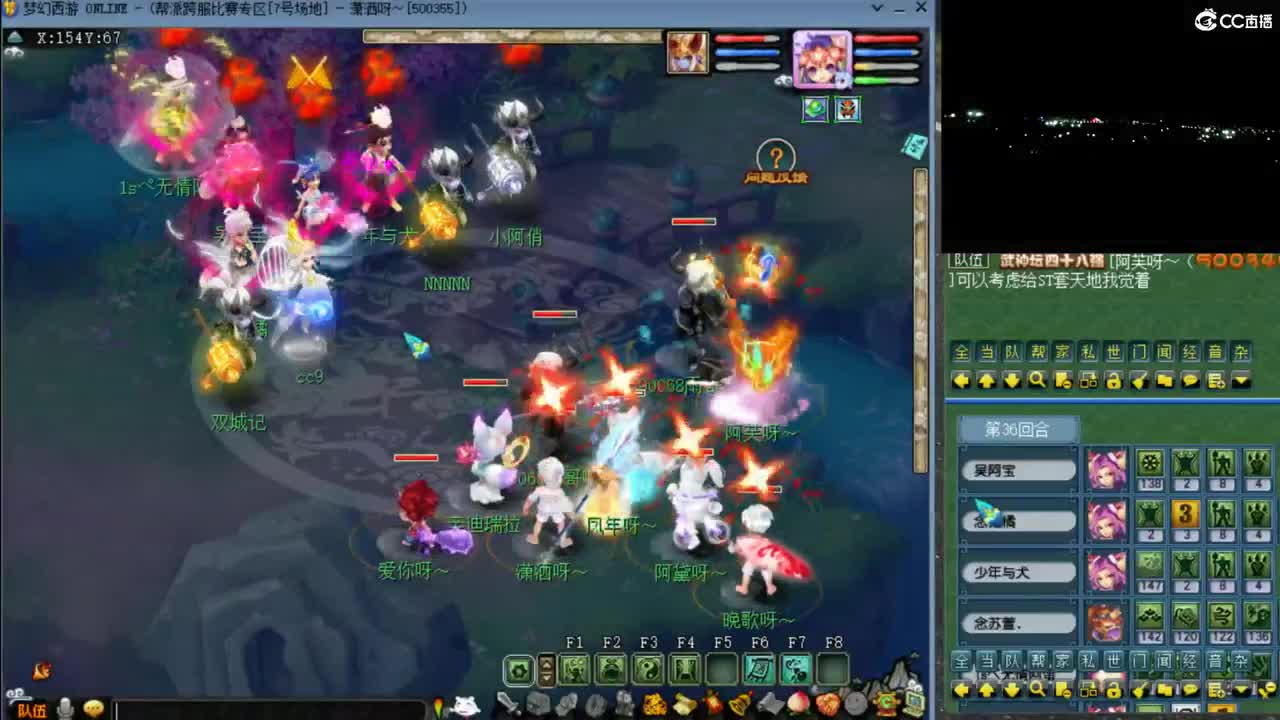Activate the F6 scroll skill icon

coord(758,670)
